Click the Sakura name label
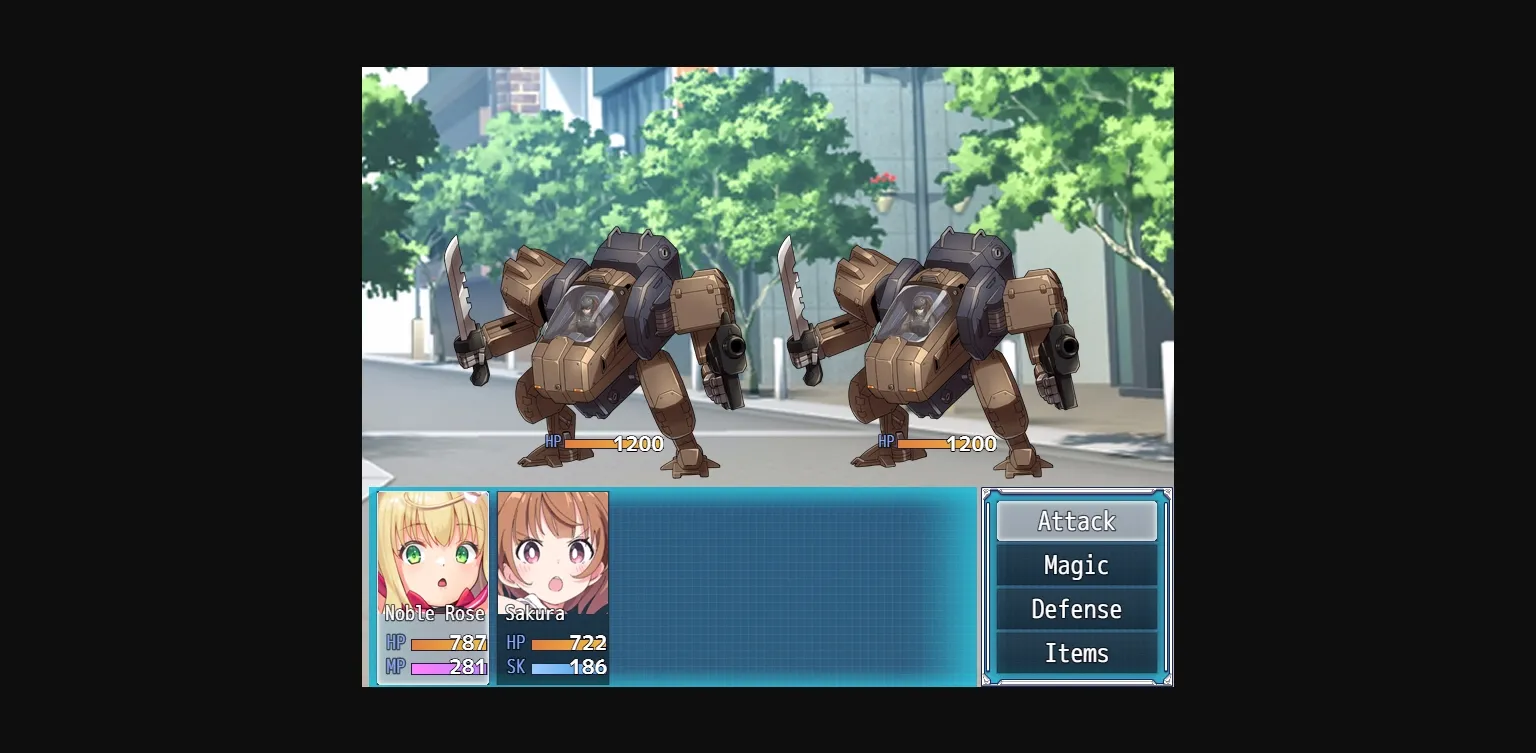The width and height of the screenshot is (1536, 753). pyautogui.click(x=535, y=614)
